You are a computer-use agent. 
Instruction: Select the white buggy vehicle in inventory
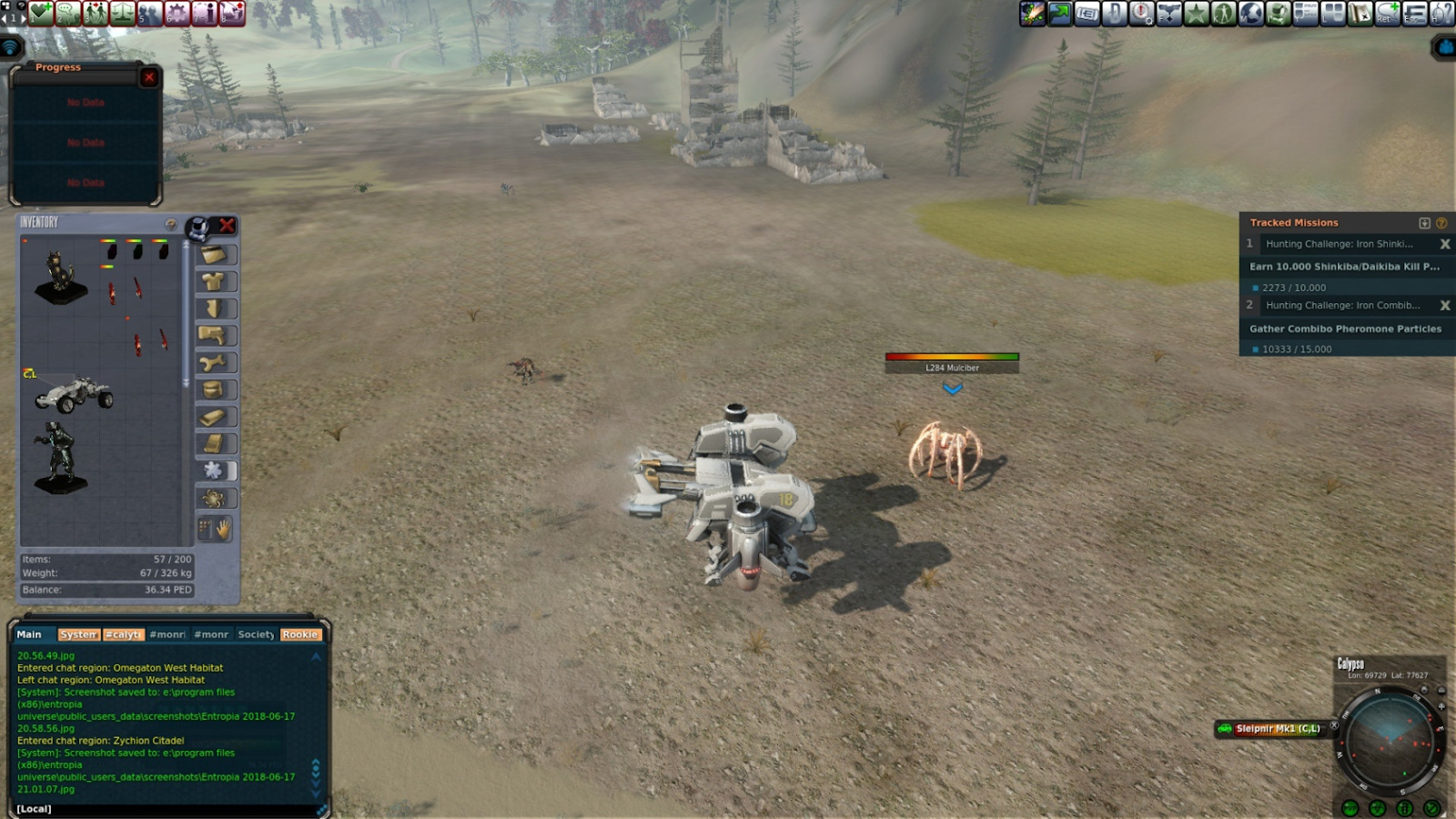tap(75, 395)
